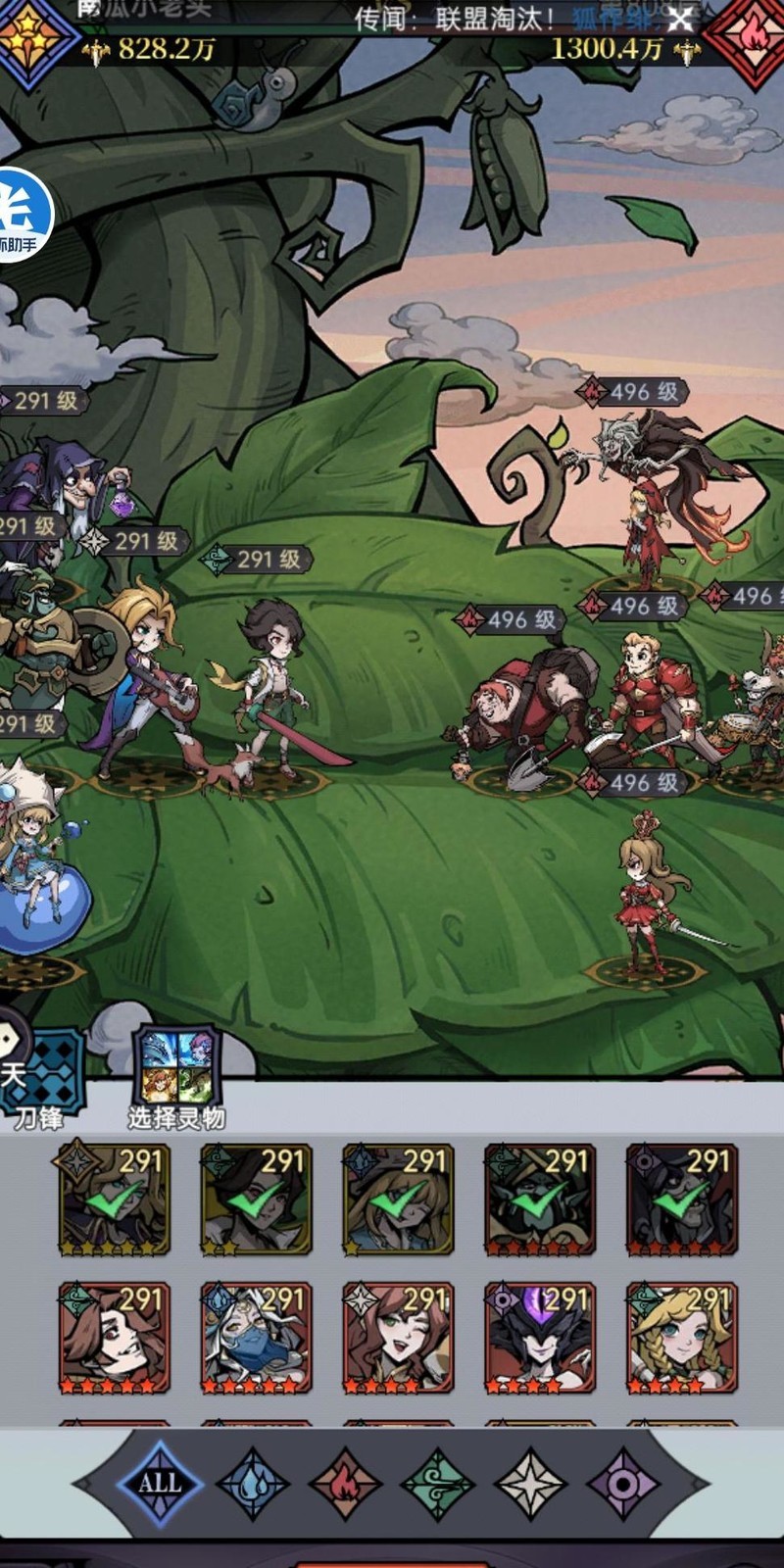Deselect the witch-hat one-star hero portrait
Screen dimensions: 784x1568
(398, 1199)
